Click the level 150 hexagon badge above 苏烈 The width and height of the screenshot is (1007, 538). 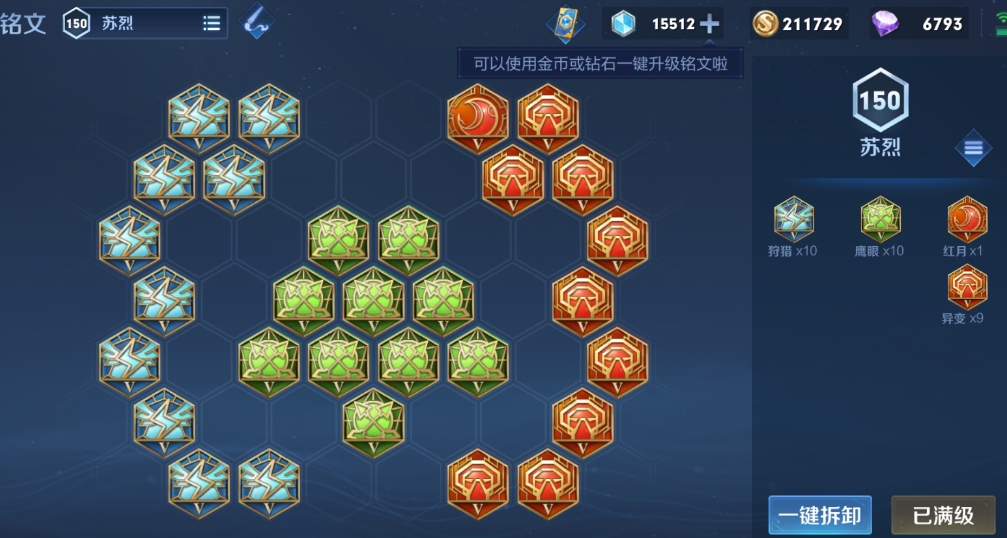point(879,100)
